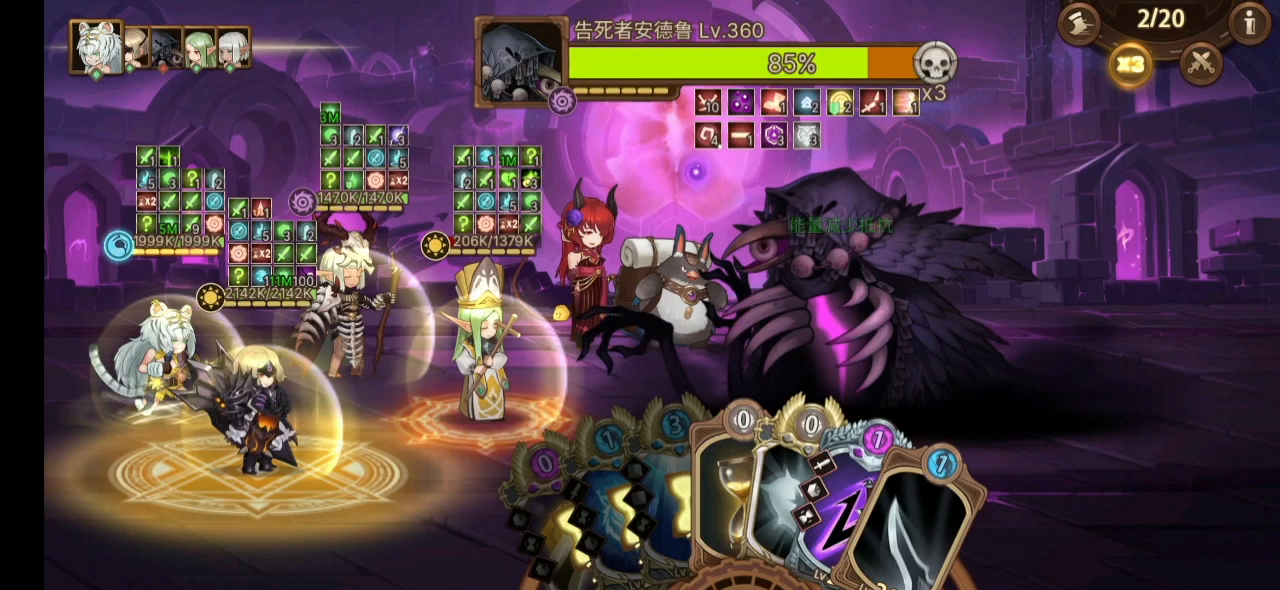Inspect the first boss debuff icon showing 10
Viewport: 1280px width, 590px height.
coord(708,102)
